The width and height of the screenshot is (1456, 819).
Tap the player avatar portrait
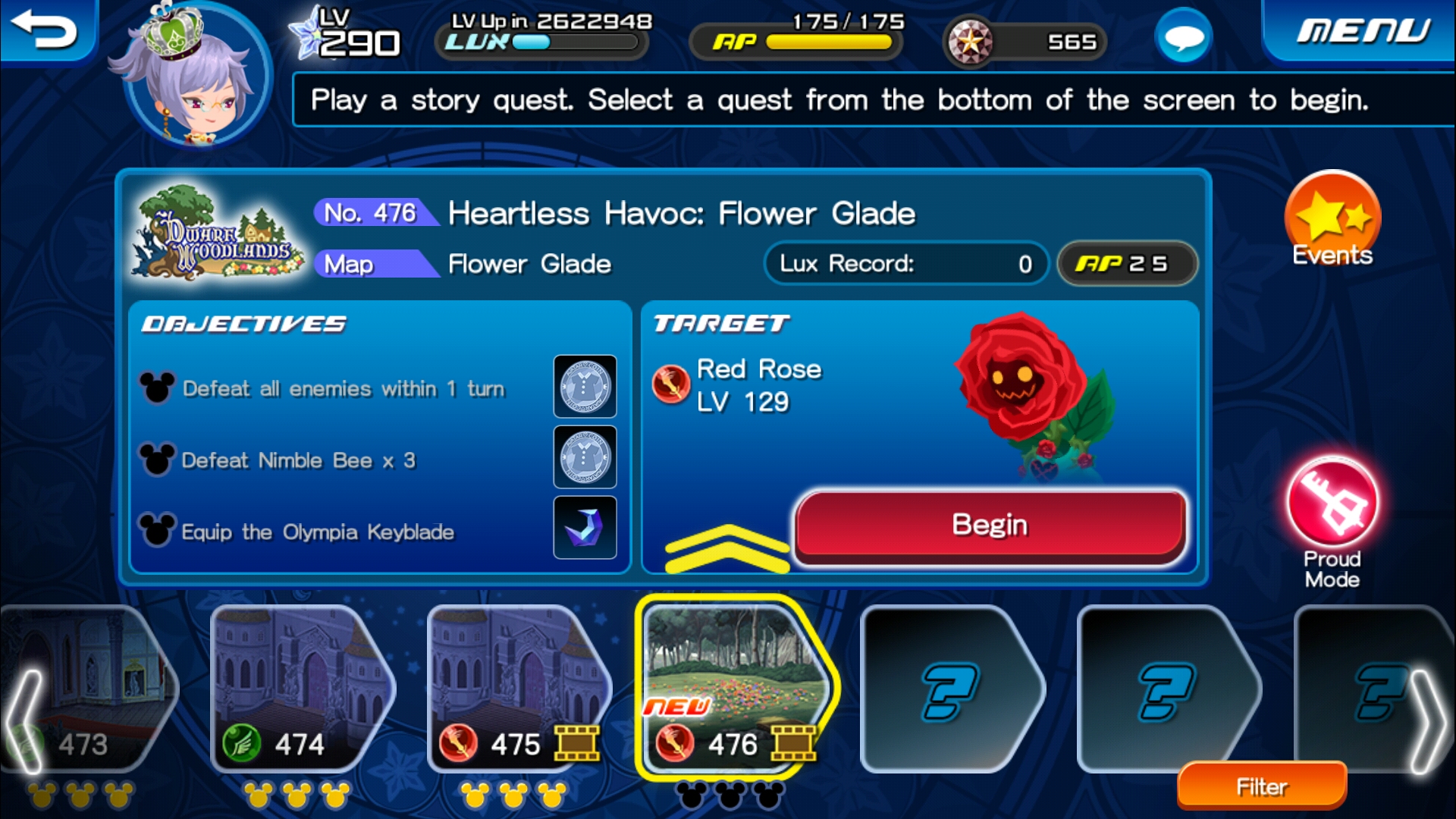pos(197,76)
